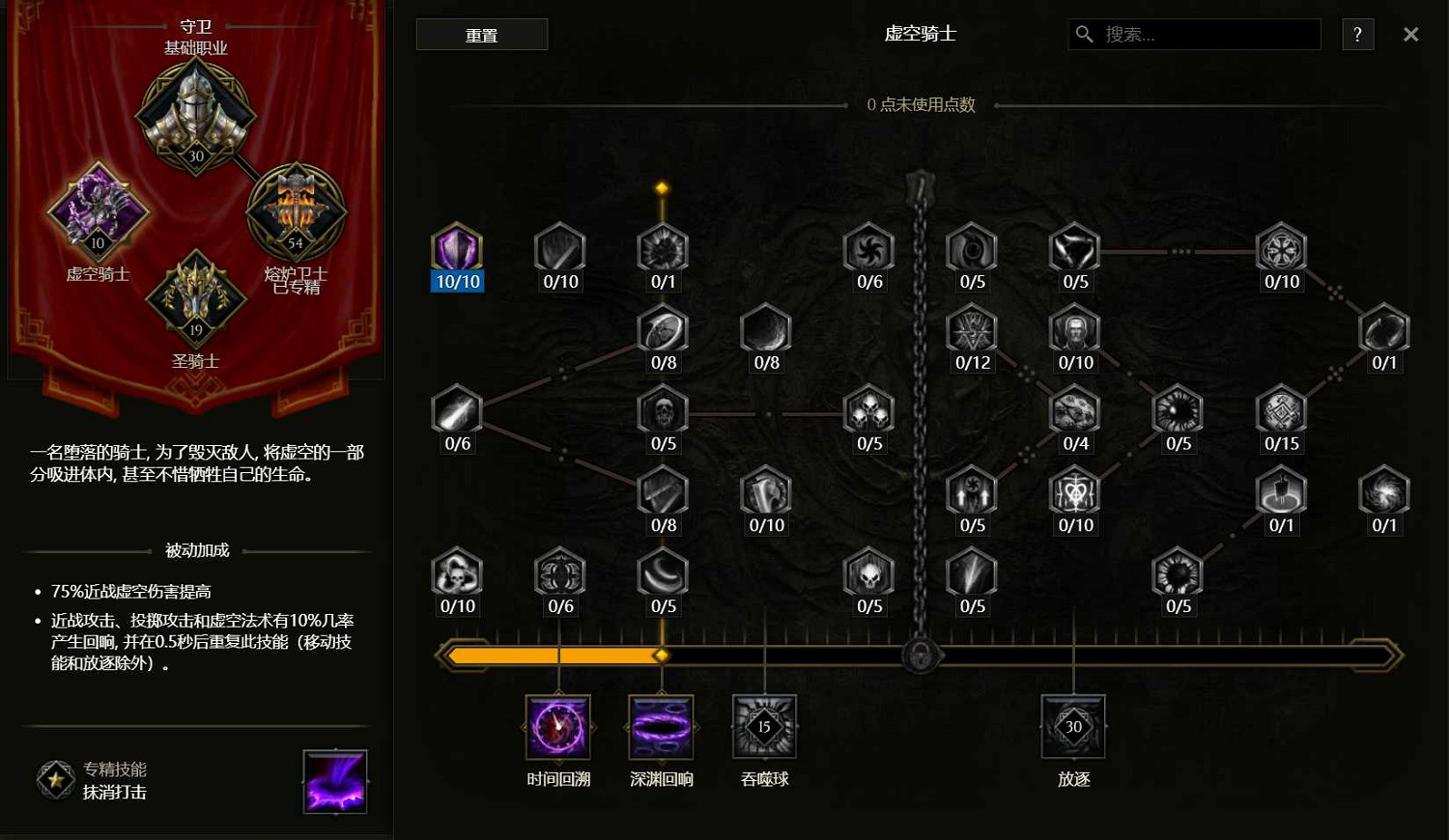Viewport: 1449px width, 840px height.
Task: Click the magnifier icon in search bar
Action: pyautogui.click(x=1084, y=34)
